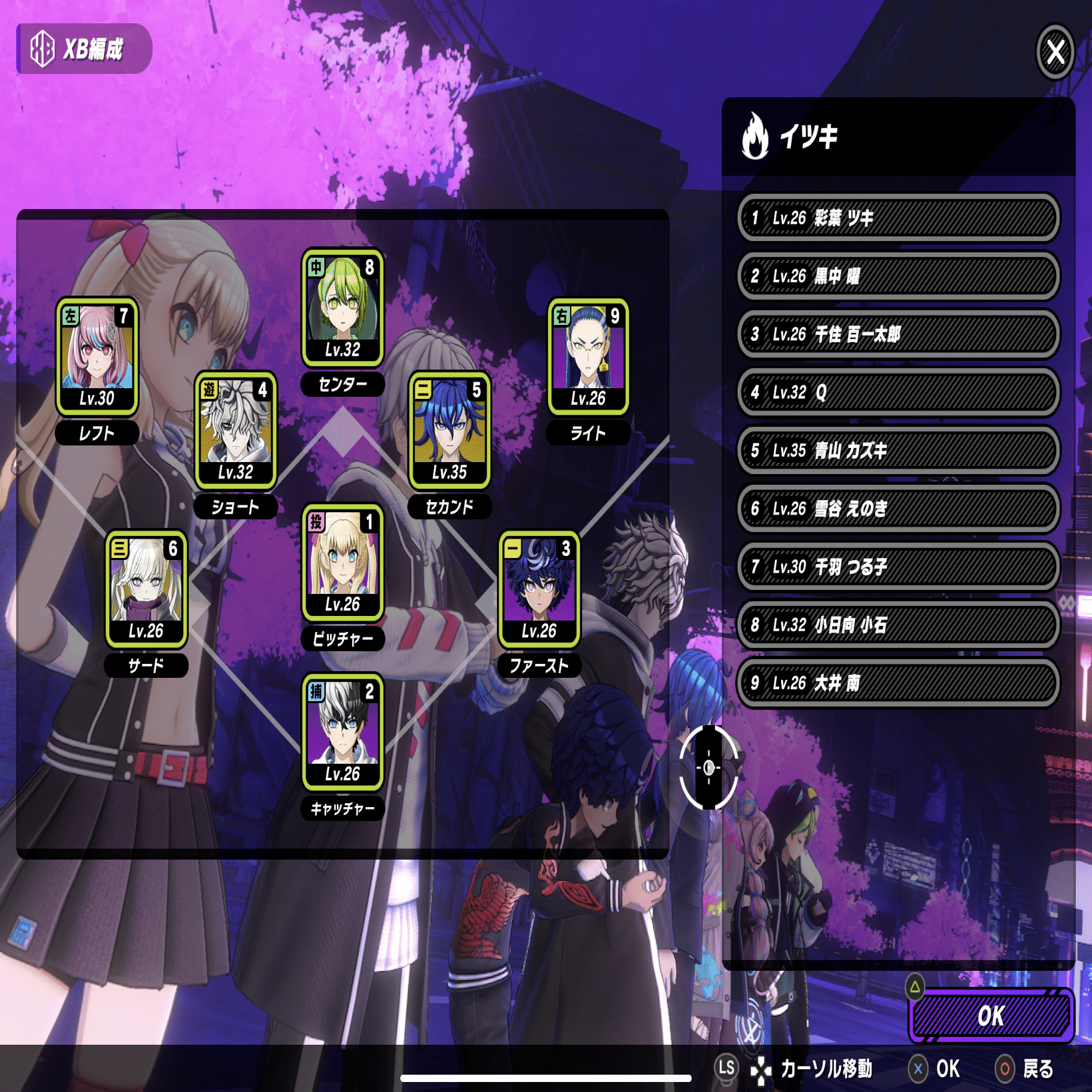The height and width of the screenshot is (1092, 1092).
Task: Select the third base player card
Action: [146, 589]
